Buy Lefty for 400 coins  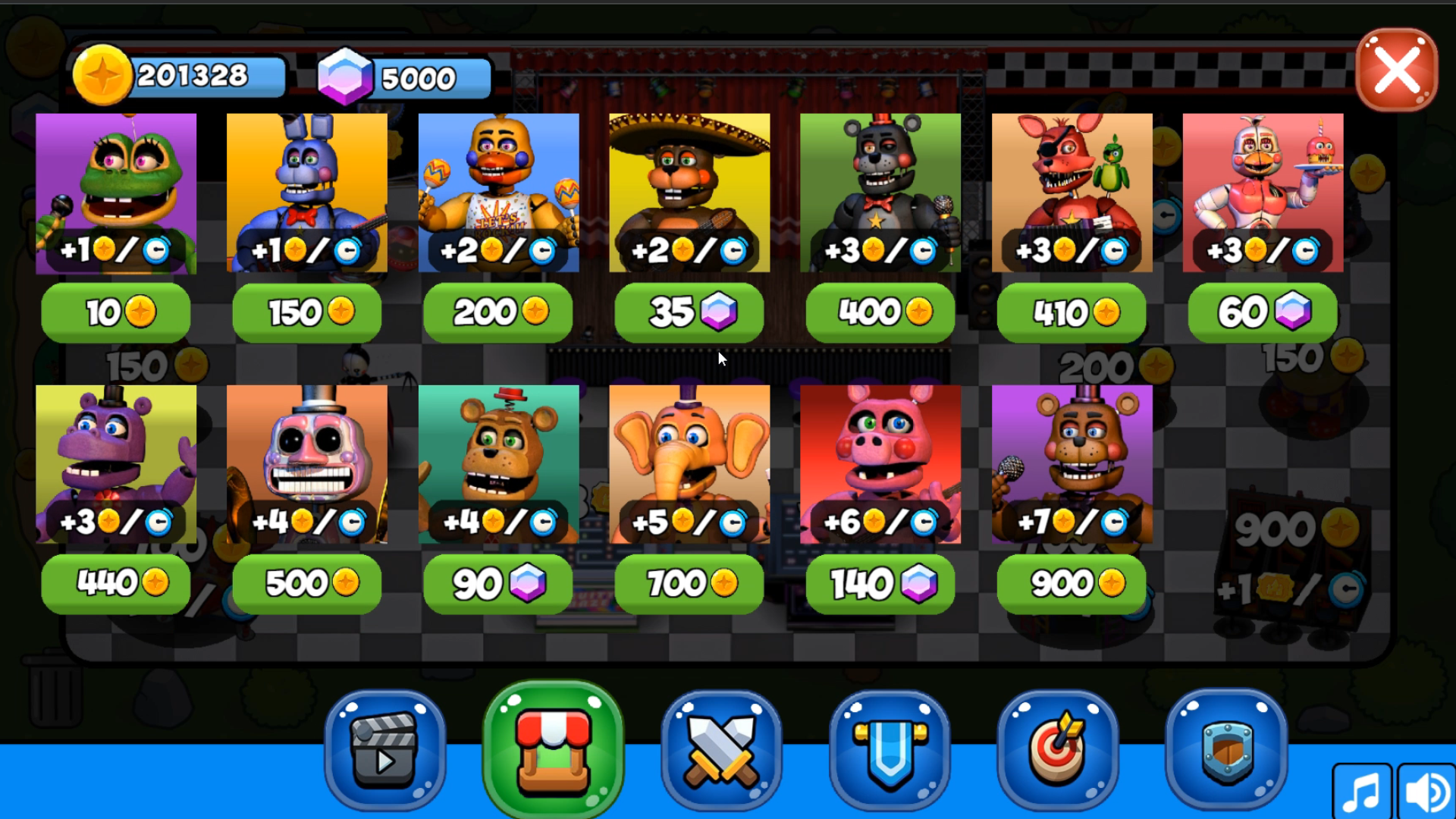click(x=880, y=312)
